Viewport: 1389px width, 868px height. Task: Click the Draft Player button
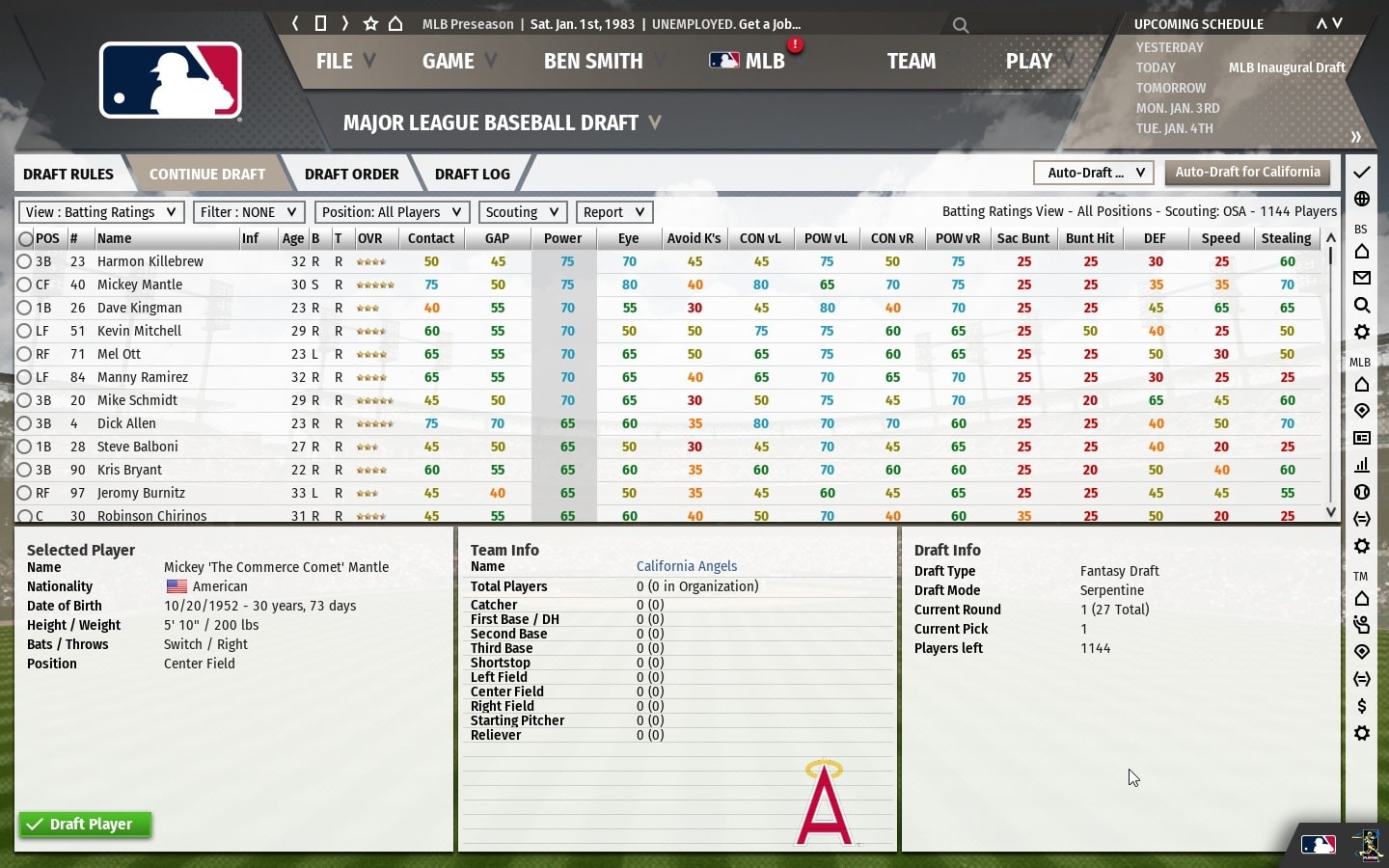(x=84, y=825)
